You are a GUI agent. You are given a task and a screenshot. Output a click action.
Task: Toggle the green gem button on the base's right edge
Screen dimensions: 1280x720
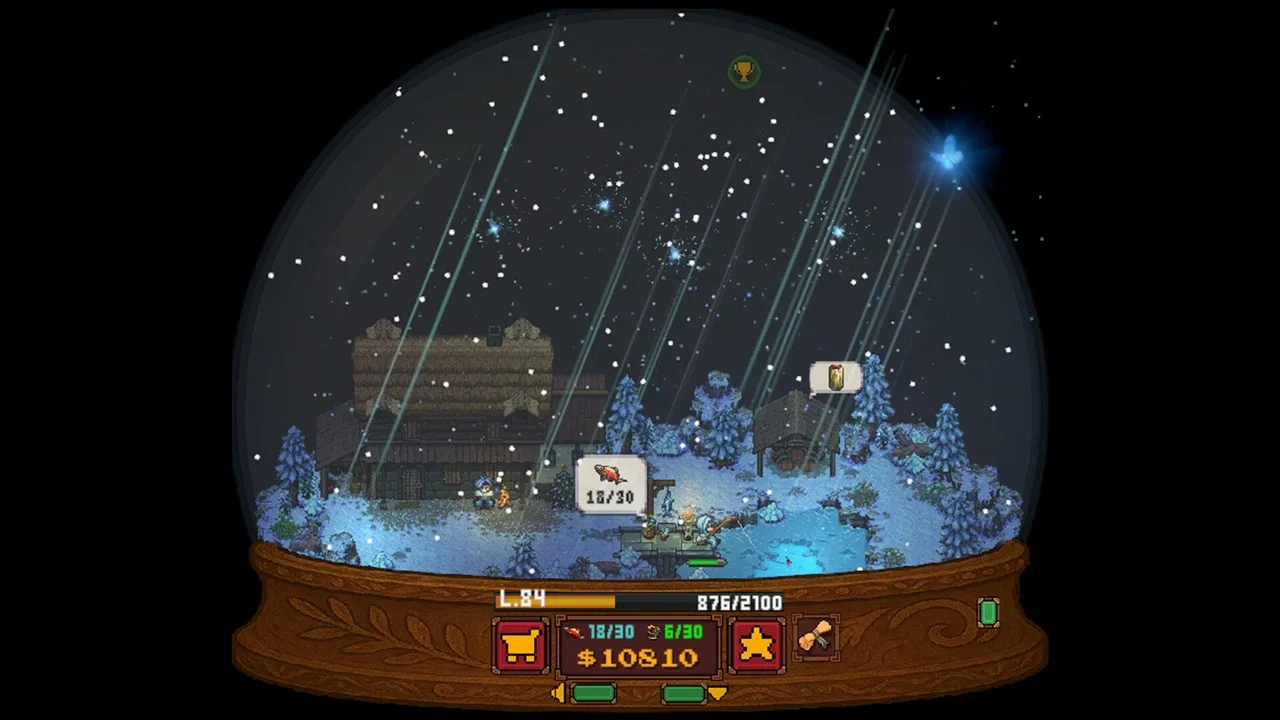(988, 612)
